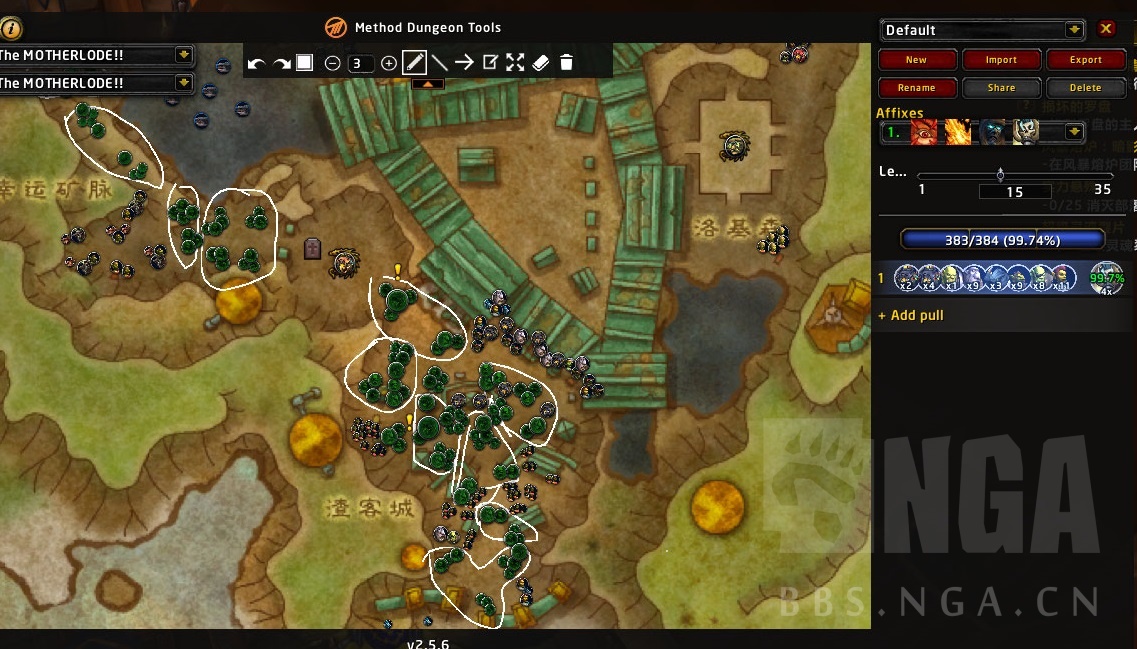Rename the Default preset
1137x649 pixels.
[x=916, y=88]
